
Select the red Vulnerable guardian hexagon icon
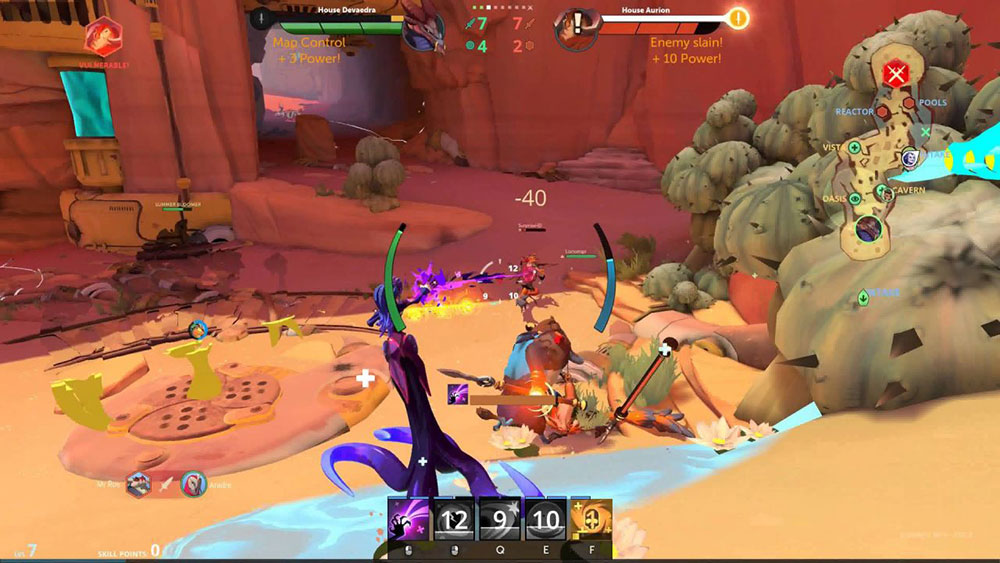tap(103, 38)
